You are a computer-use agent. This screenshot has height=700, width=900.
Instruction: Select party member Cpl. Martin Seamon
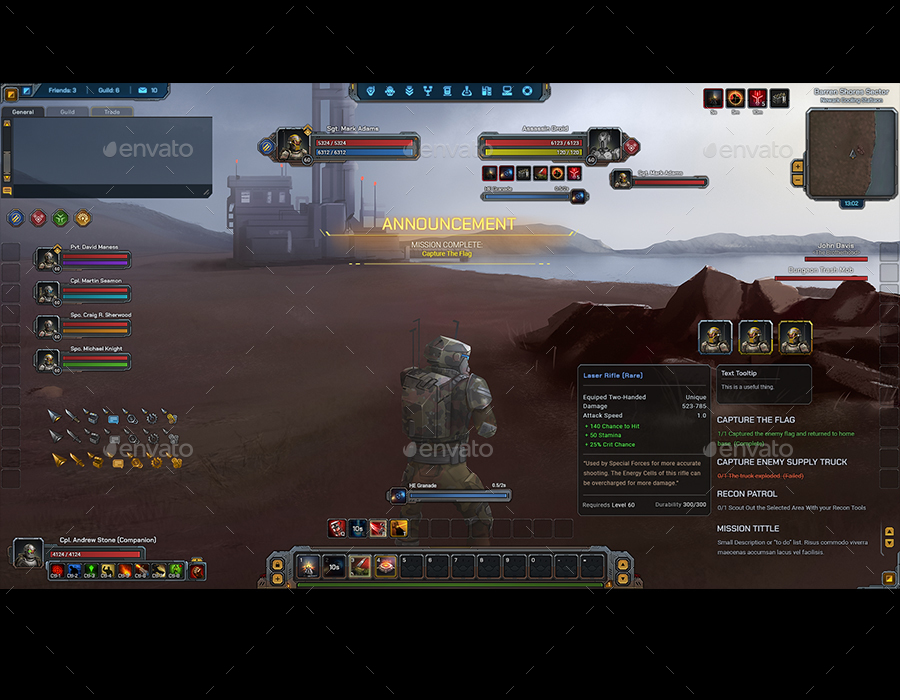pos(47,293)
